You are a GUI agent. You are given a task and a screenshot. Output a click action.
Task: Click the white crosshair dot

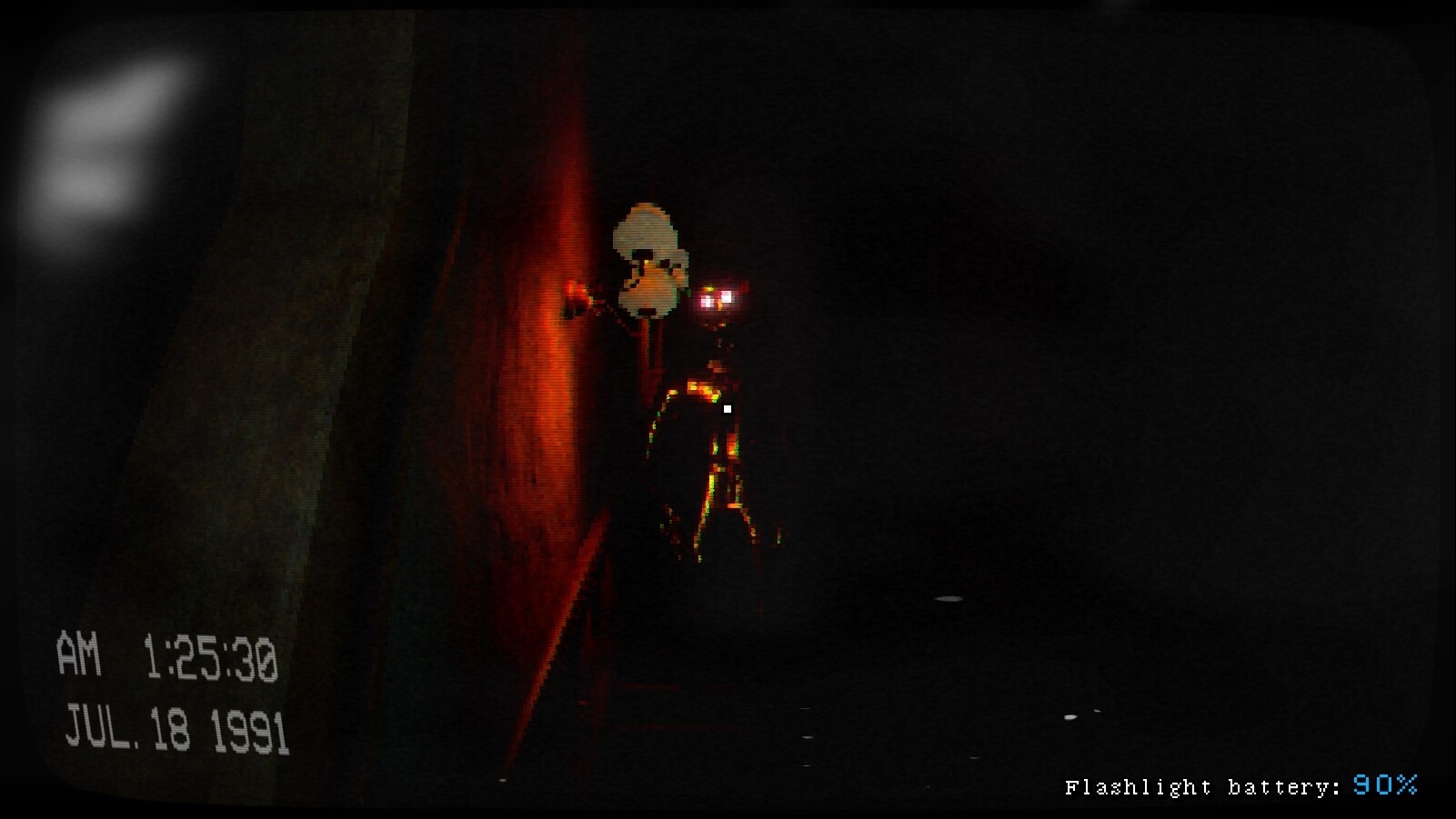[x=728, y=409]
